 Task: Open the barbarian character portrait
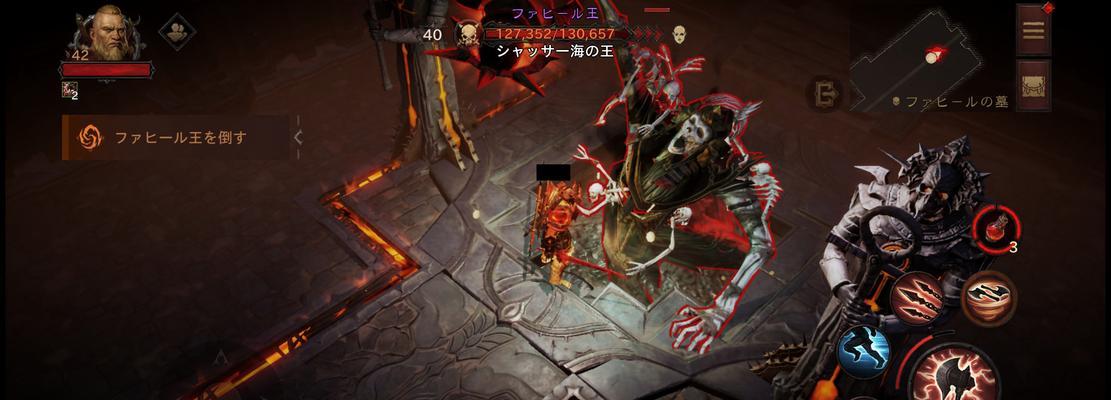(107, 38)
